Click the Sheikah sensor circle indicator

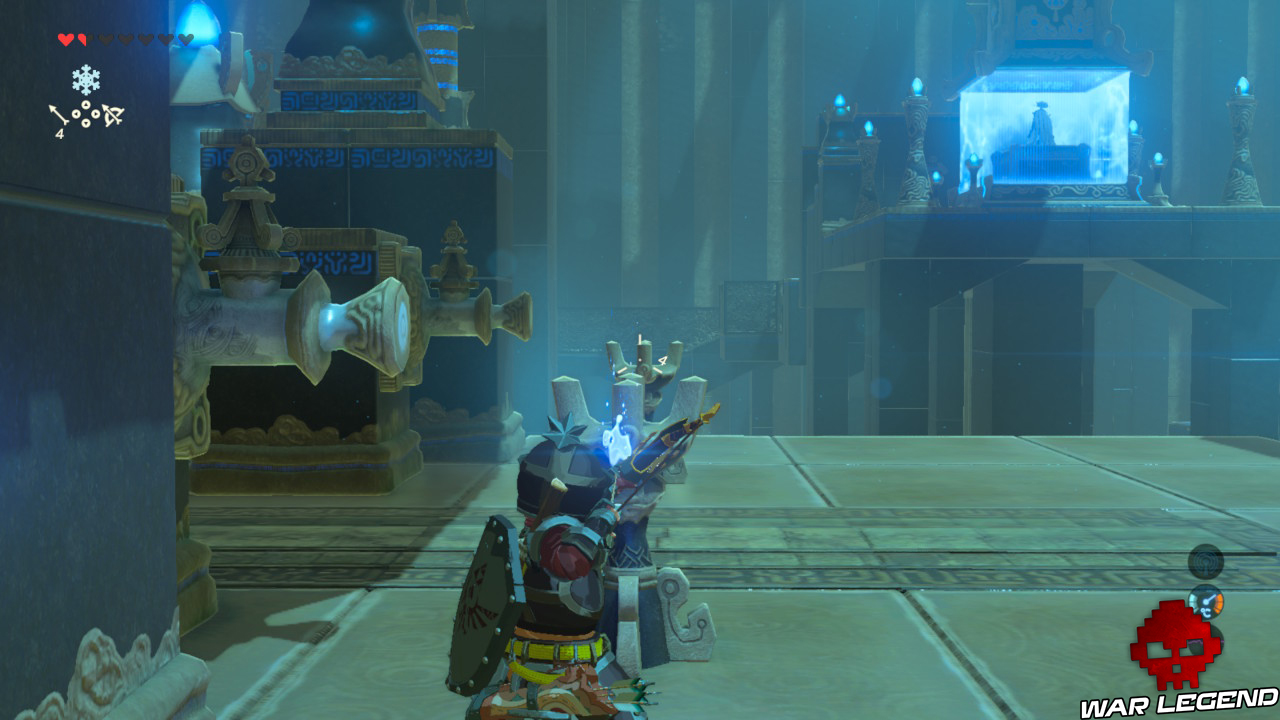tap(1206, 560)
